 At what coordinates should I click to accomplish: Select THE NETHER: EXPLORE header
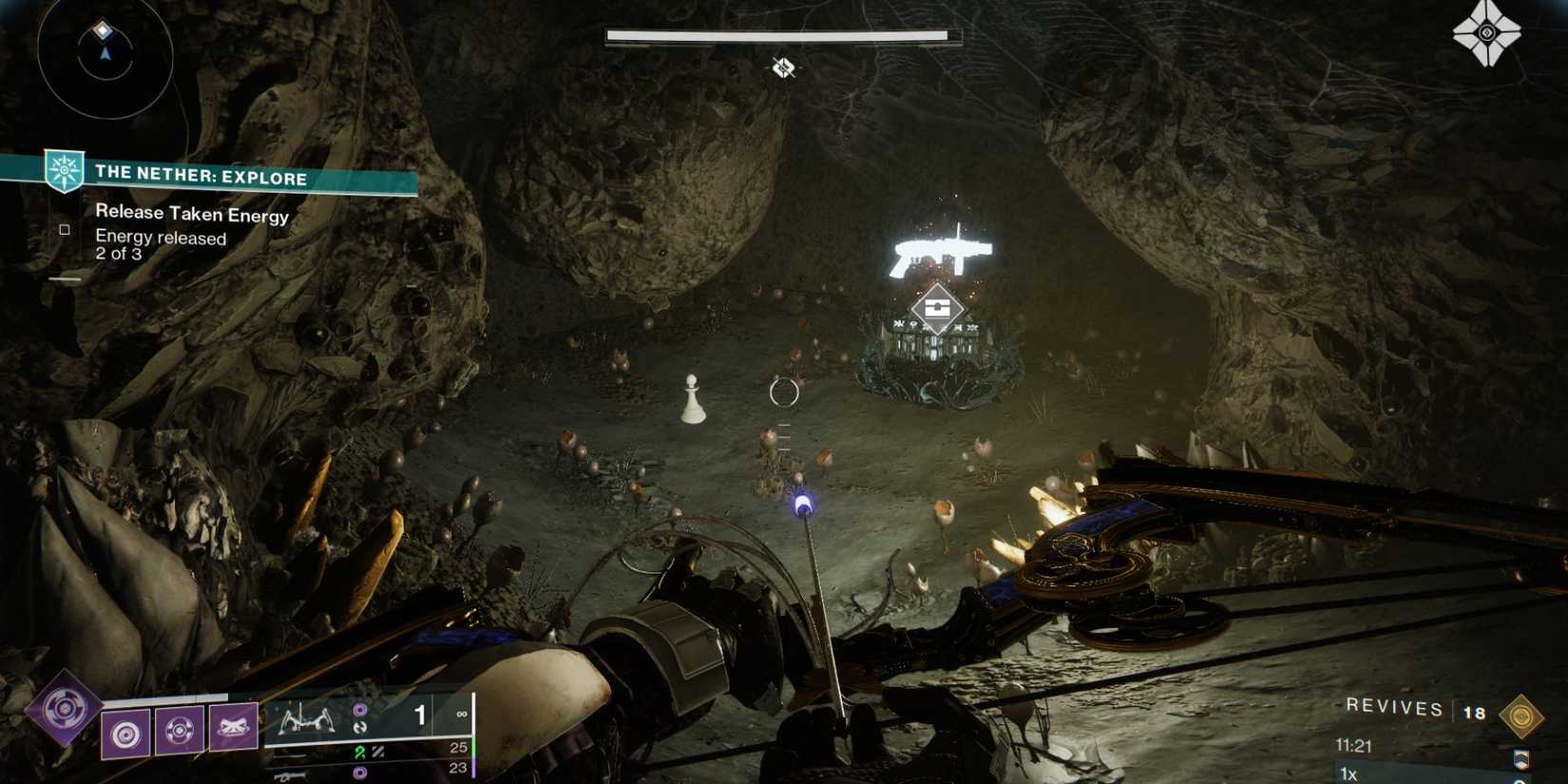[200, 178]
